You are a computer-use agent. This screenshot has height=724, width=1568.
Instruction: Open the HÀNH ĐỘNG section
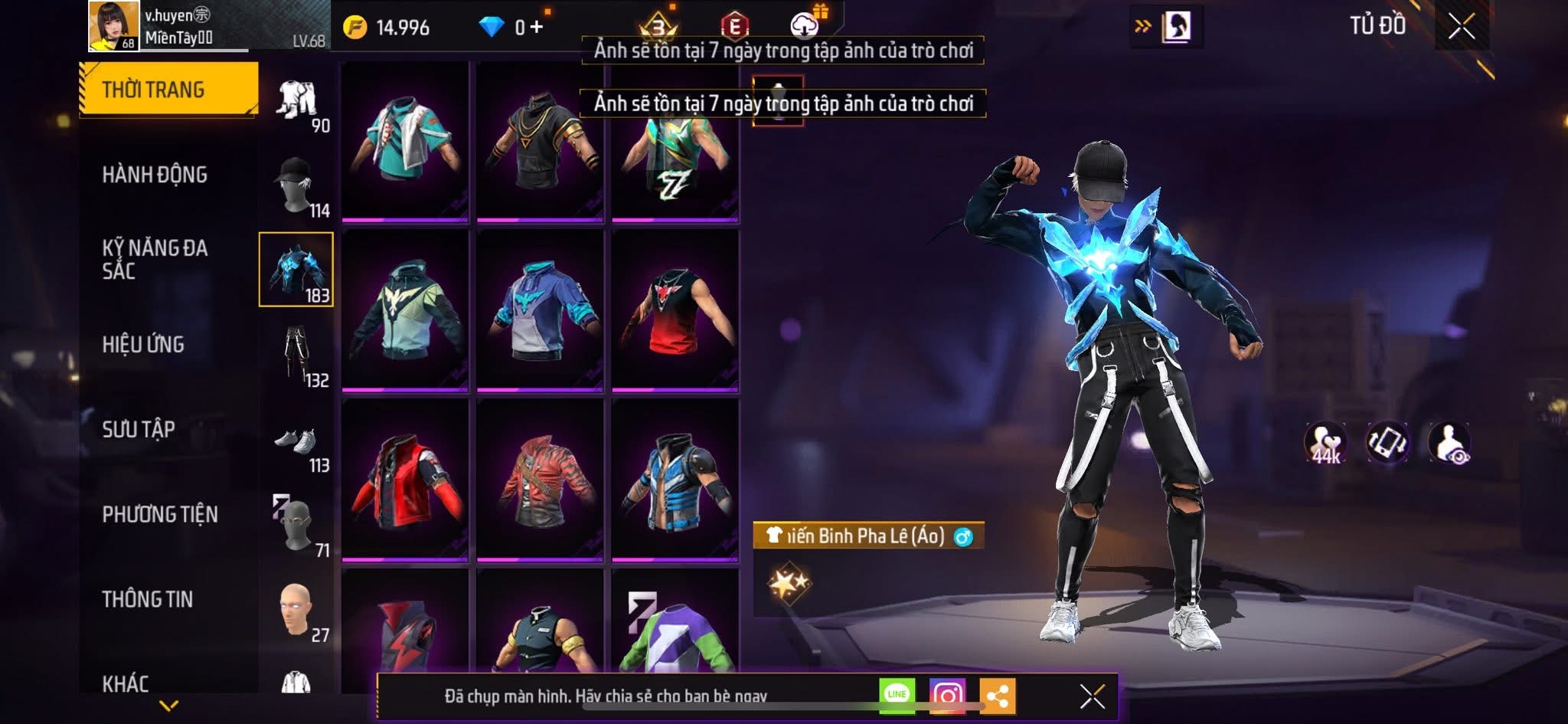pyautogui.click(x=155, y=175)
